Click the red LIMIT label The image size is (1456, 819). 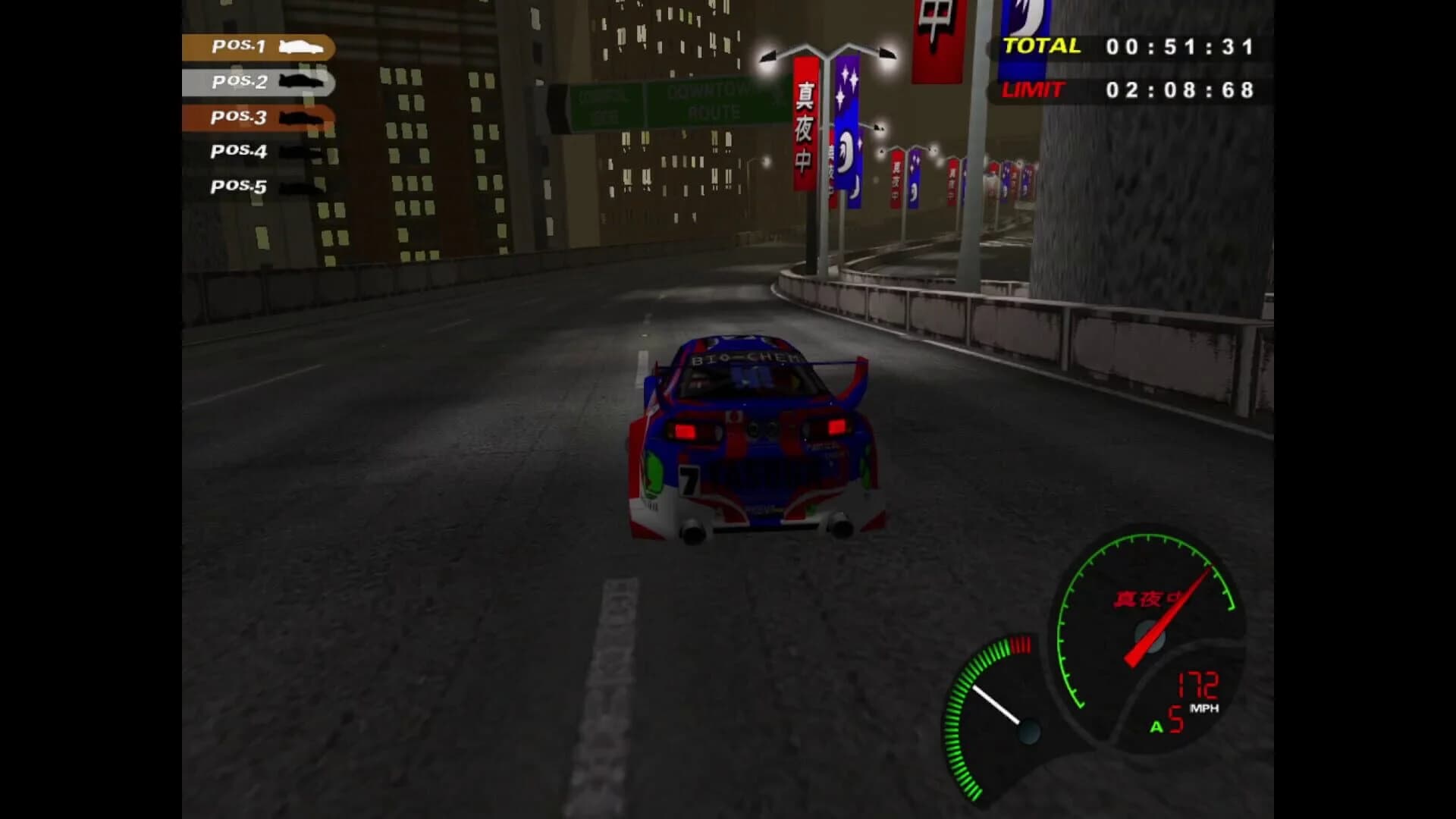pos(1033,91)
